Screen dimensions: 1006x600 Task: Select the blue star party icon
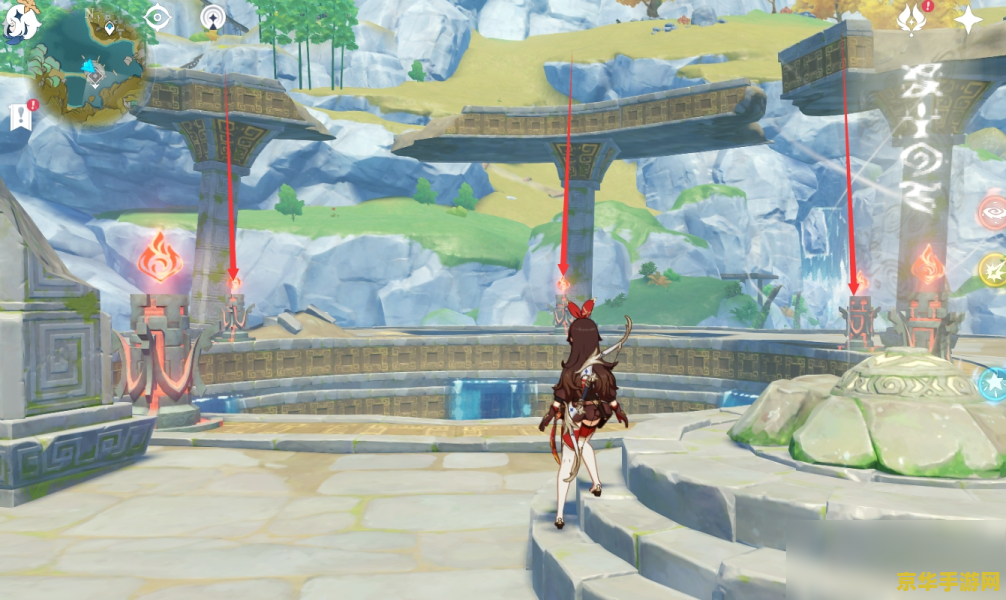pos(993,382)
